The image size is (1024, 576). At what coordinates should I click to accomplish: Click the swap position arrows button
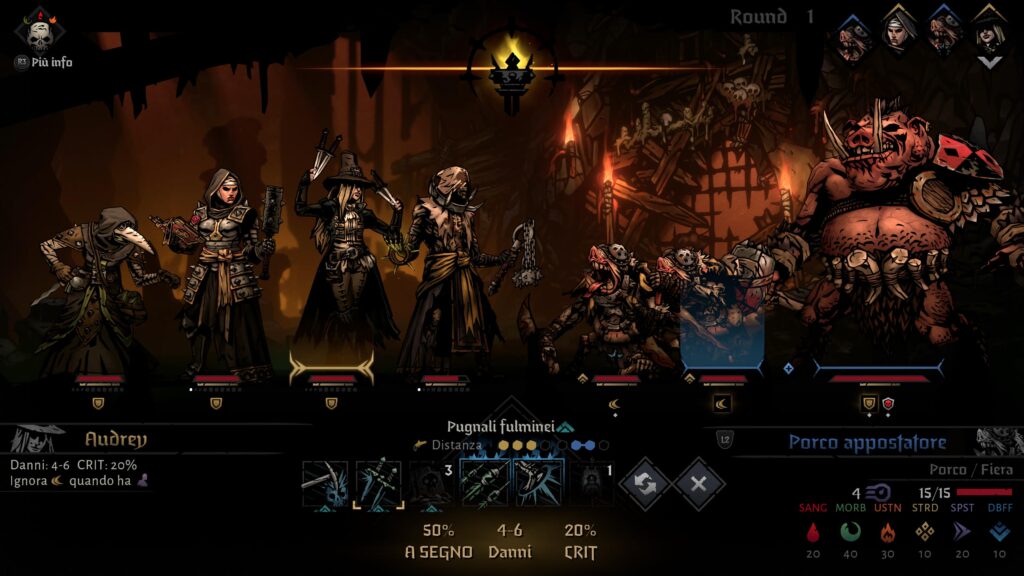[x=645, y=484]
